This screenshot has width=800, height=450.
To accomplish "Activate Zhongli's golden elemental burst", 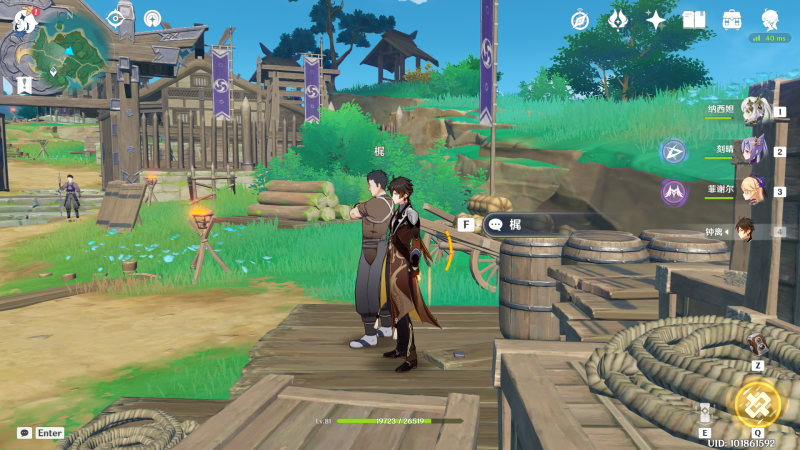I will [757, 403].
